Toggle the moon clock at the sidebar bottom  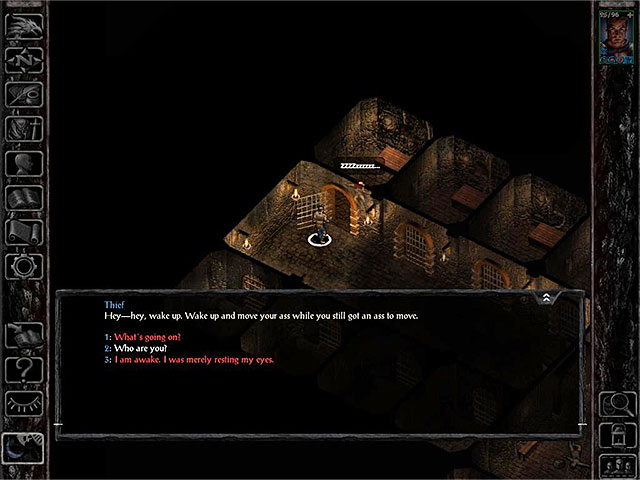(x=22, y=448)
